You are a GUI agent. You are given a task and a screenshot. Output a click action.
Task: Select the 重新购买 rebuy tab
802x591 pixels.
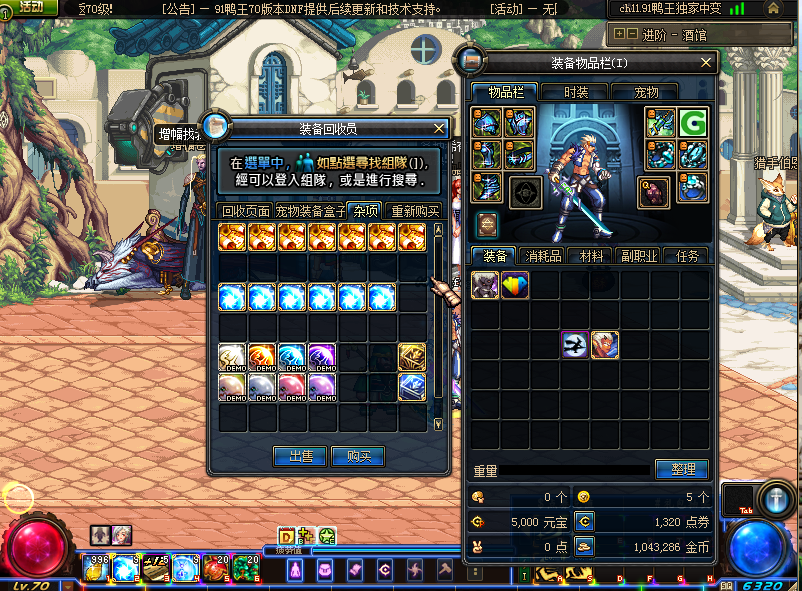pyautogui.click(x=414, y=211)
